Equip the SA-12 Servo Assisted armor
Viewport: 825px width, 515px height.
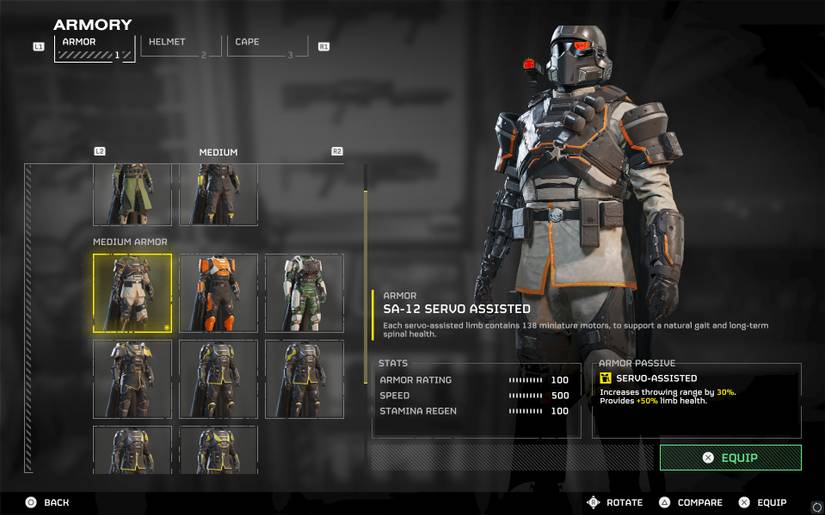coord(730,457)
